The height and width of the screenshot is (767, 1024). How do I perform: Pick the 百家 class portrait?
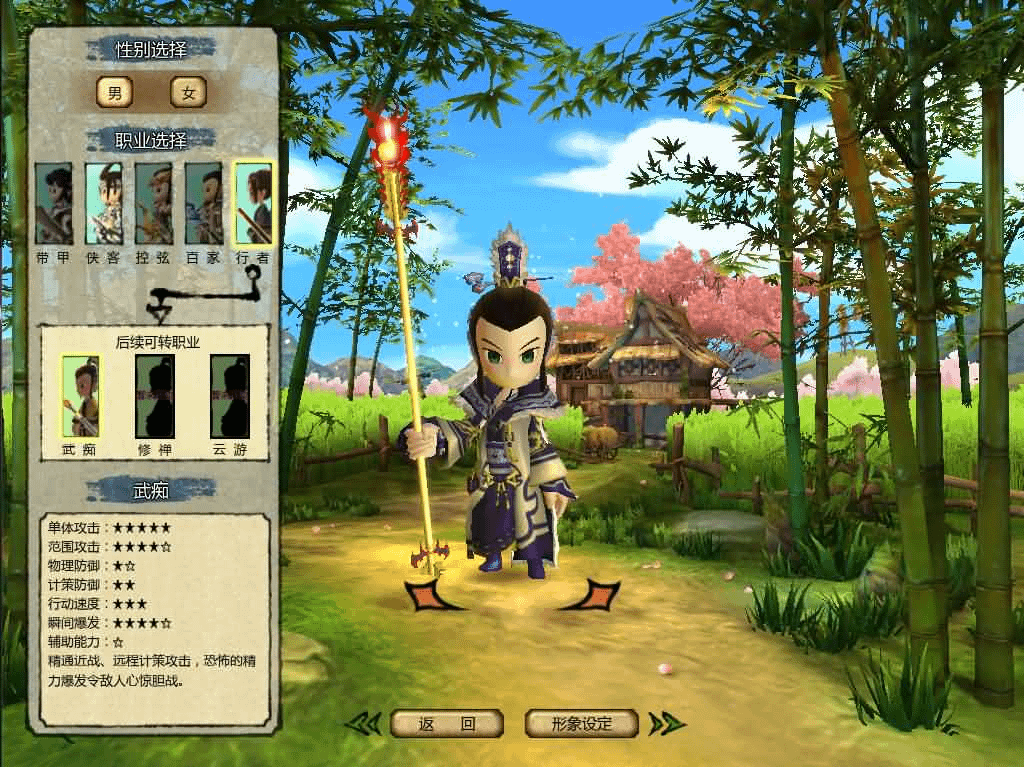pyautogui.click(x=203, y=204)
